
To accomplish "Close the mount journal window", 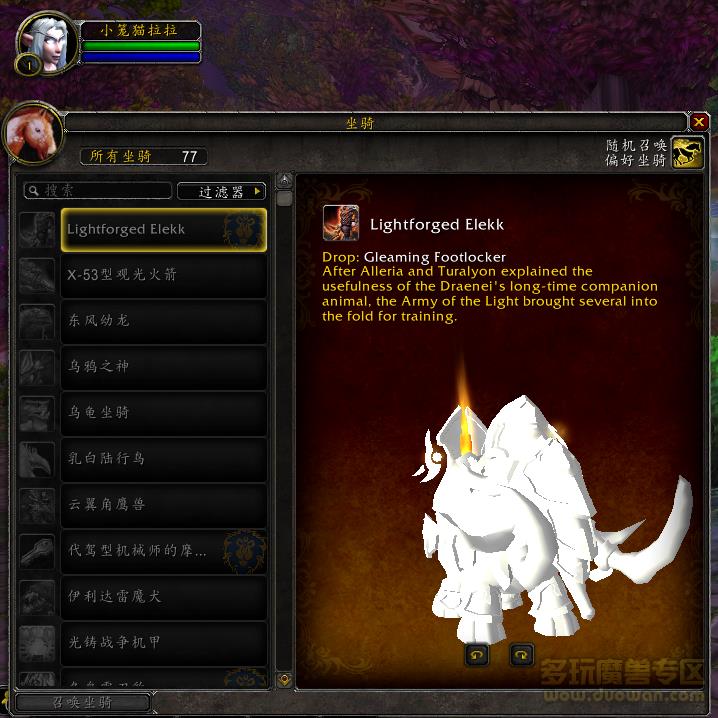I will (699, 122).
